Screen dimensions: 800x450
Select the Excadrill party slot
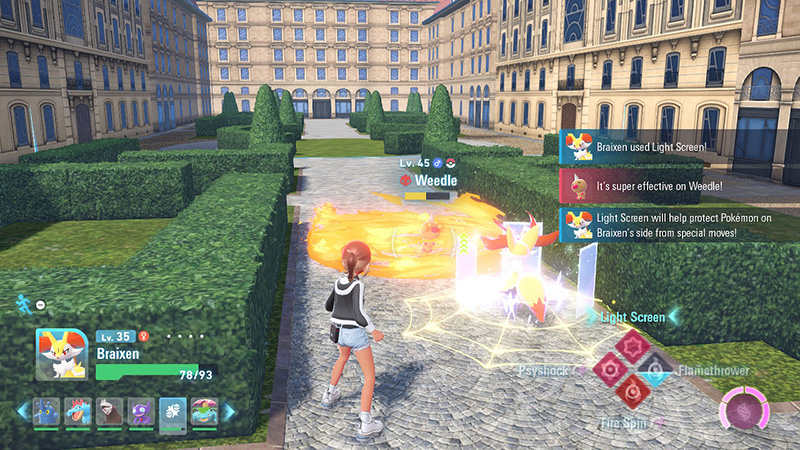click(x=107, y=411)
